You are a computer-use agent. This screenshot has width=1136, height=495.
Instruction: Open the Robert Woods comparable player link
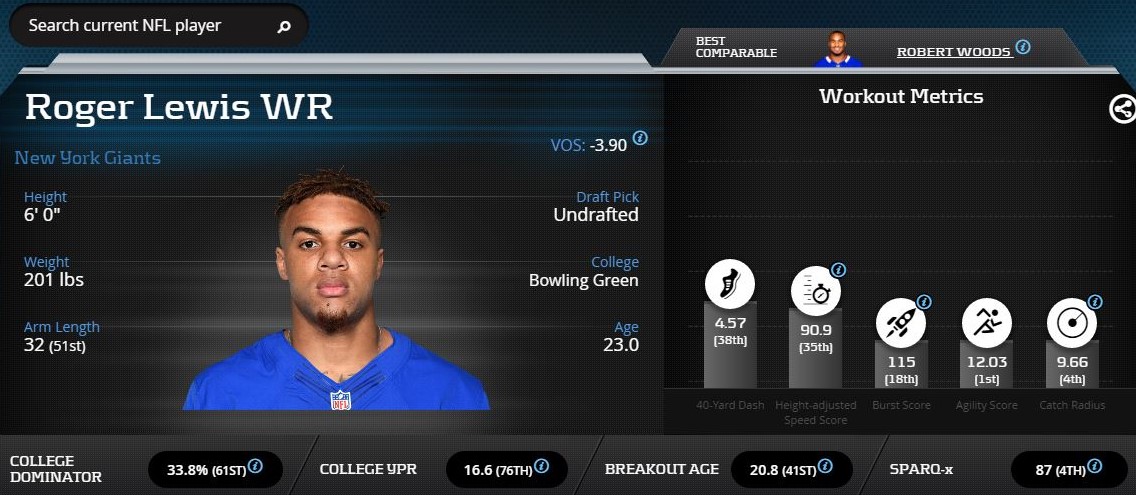(x=953, y=51)
